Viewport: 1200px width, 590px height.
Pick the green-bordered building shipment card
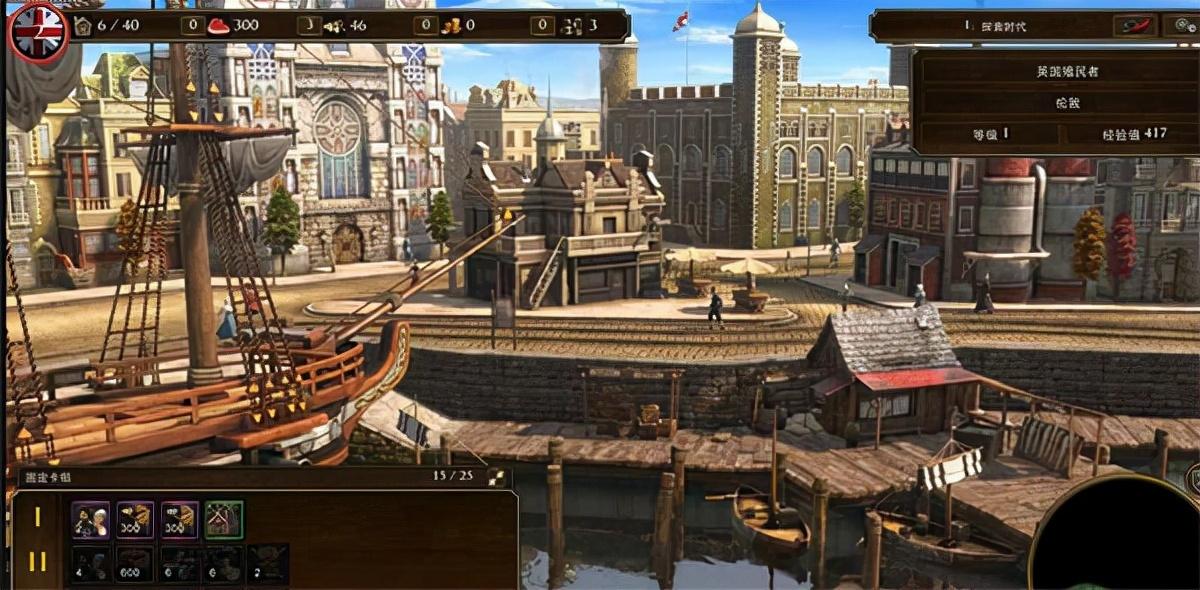click(x=224, y=519)
